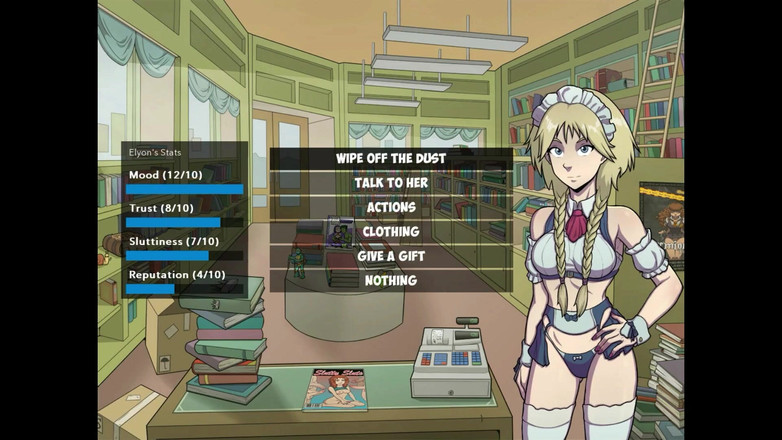Choose the Wipe Off The Dust option
The height and width of the screenshot is (440, 782).
tap(390, 159)
